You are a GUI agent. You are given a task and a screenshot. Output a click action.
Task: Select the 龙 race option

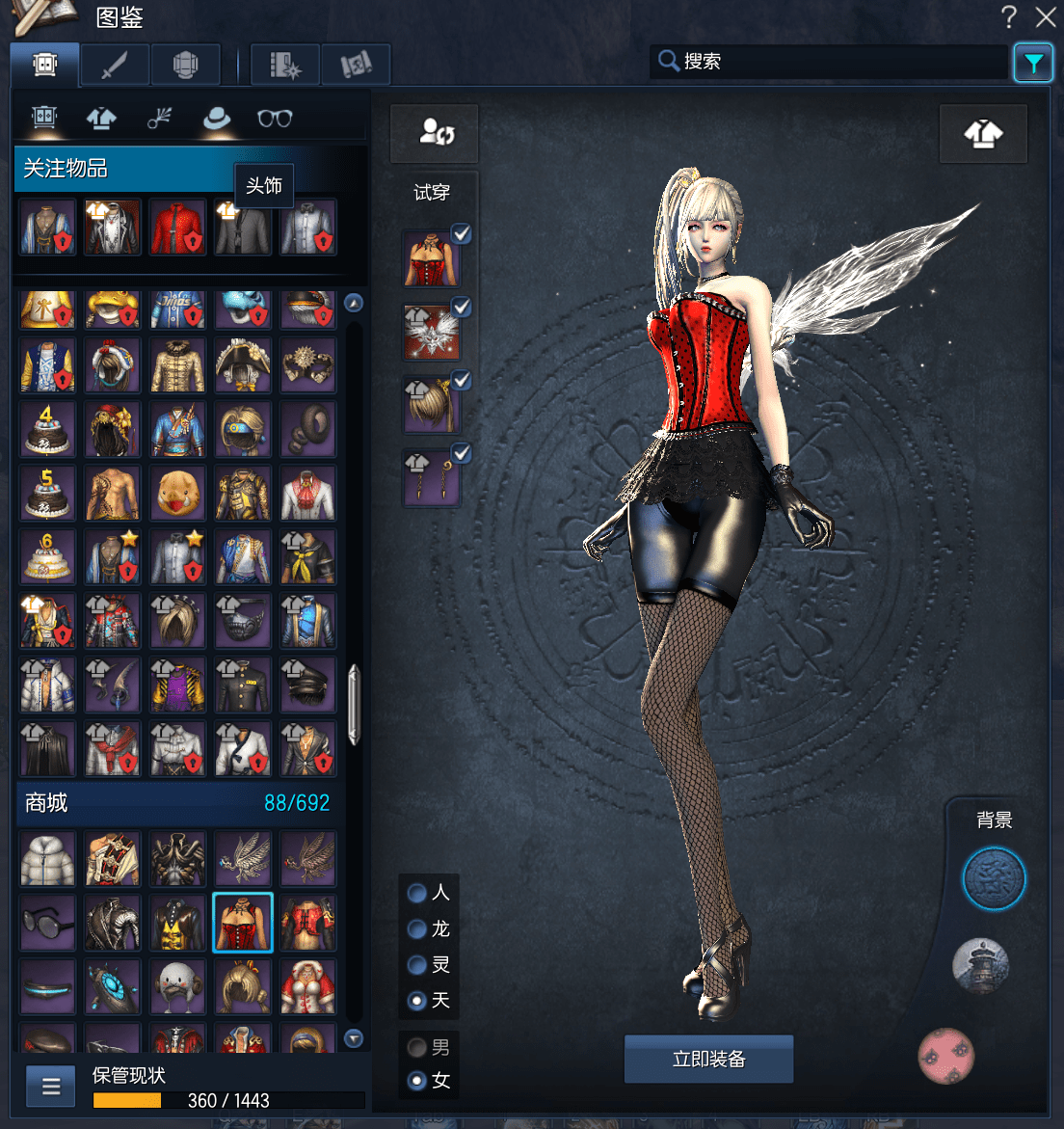pos(417,928)
